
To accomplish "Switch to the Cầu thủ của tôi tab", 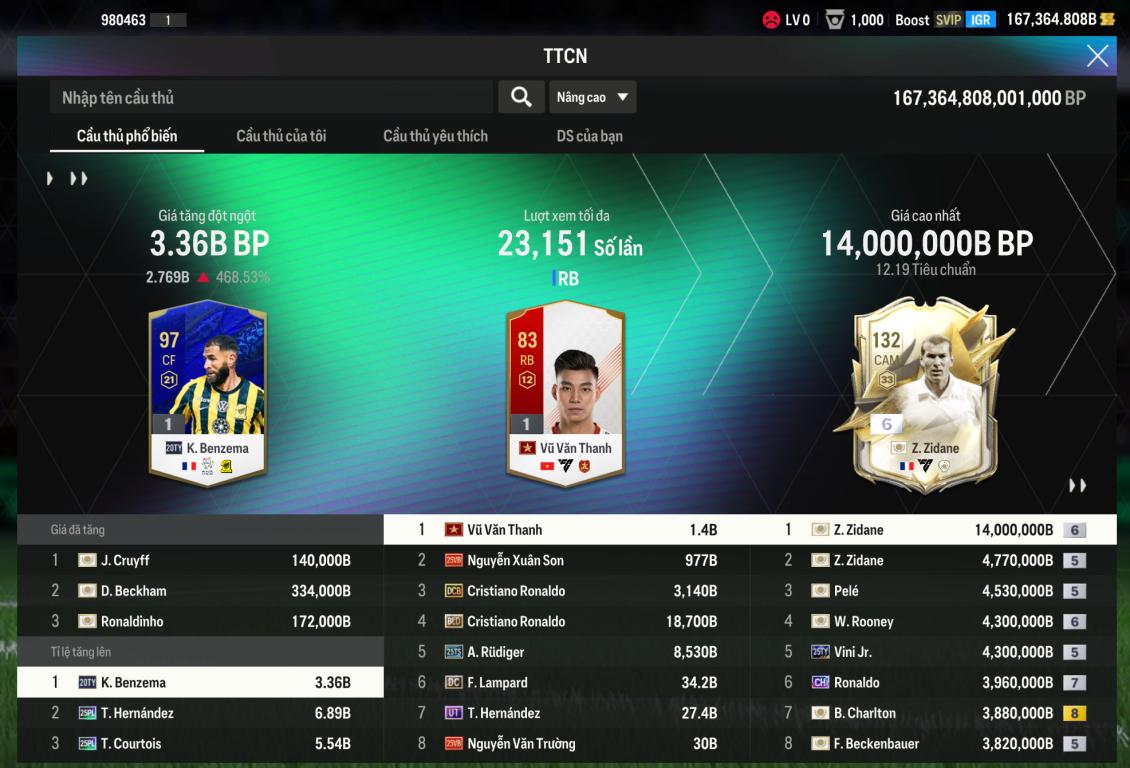I will pyautogui.click(x=281, y=136).
